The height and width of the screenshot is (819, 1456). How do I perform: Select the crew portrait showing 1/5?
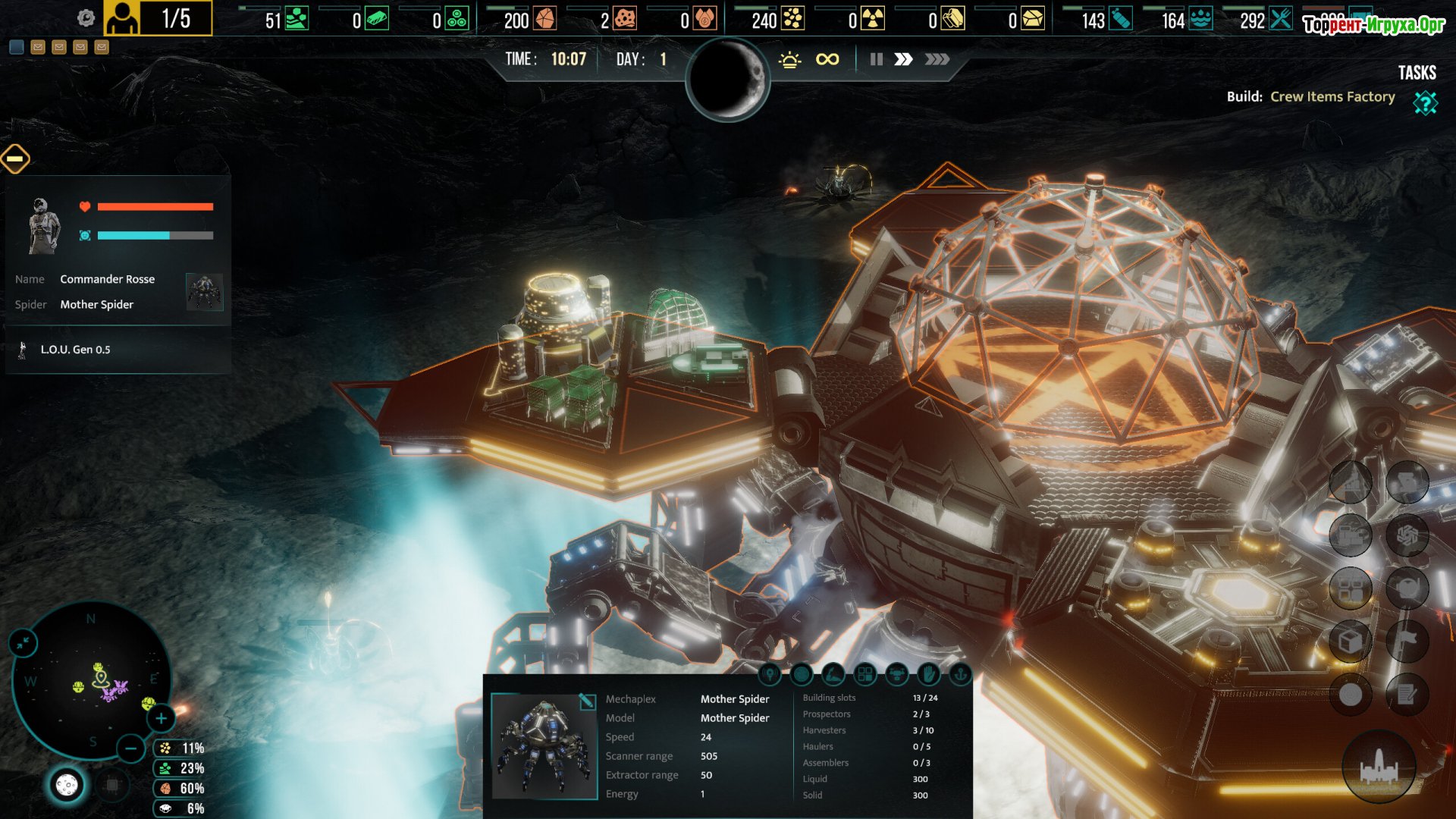pyautogui.click(x=122, y=18)
